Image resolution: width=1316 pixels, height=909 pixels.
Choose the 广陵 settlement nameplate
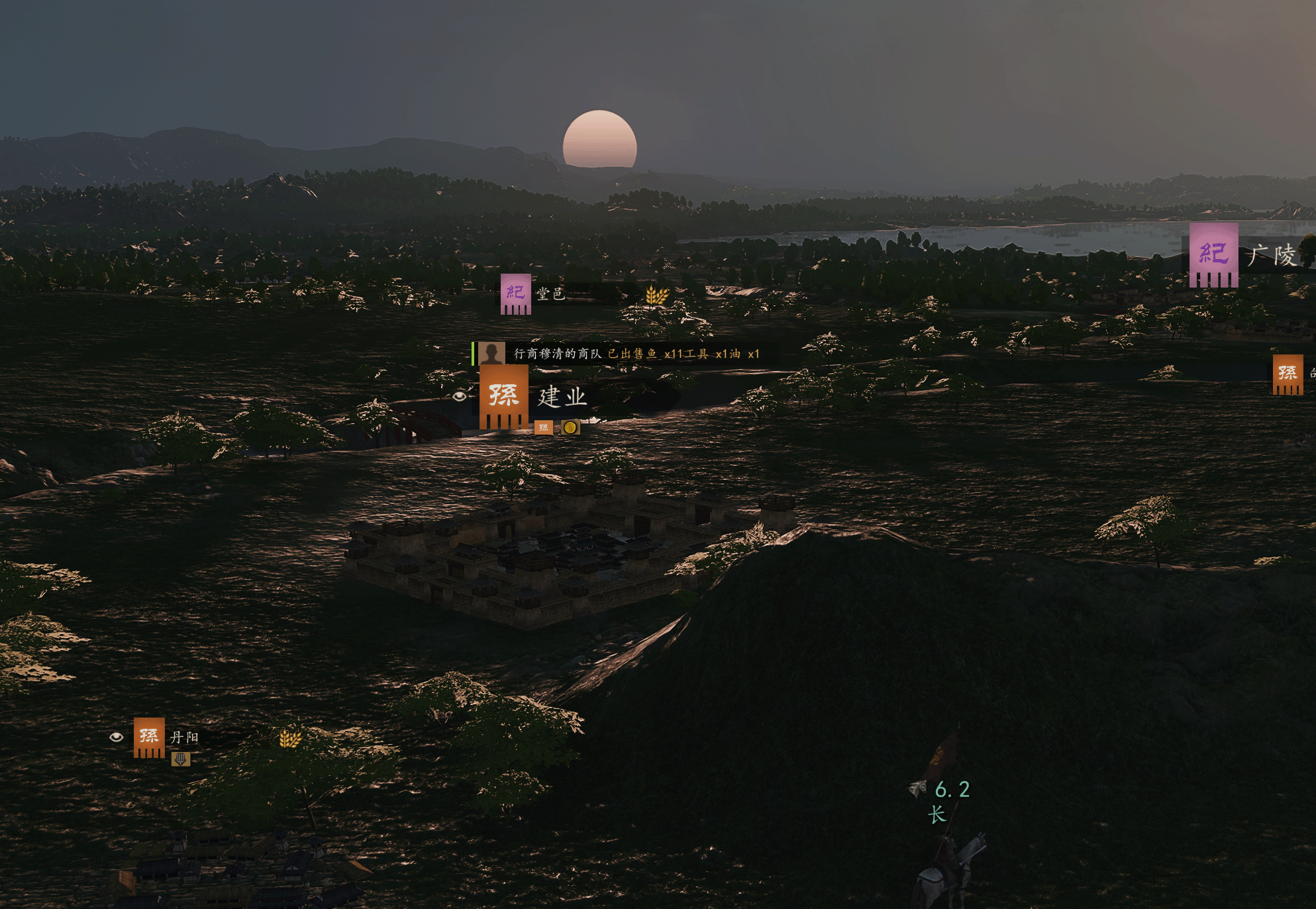click(1270, 255)
